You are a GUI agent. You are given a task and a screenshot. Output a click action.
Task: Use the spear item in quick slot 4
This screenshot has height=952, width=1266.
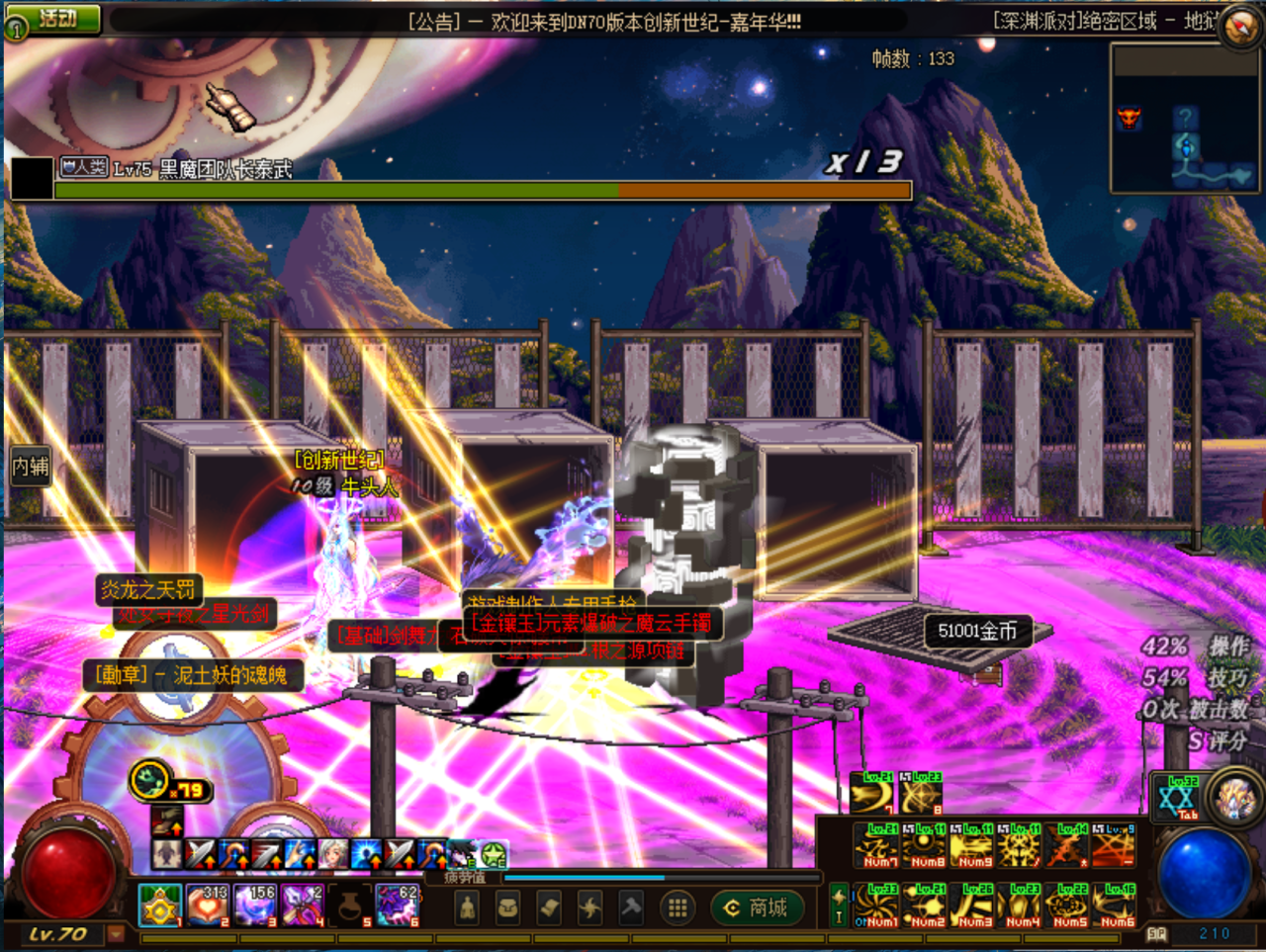(302, 906)
